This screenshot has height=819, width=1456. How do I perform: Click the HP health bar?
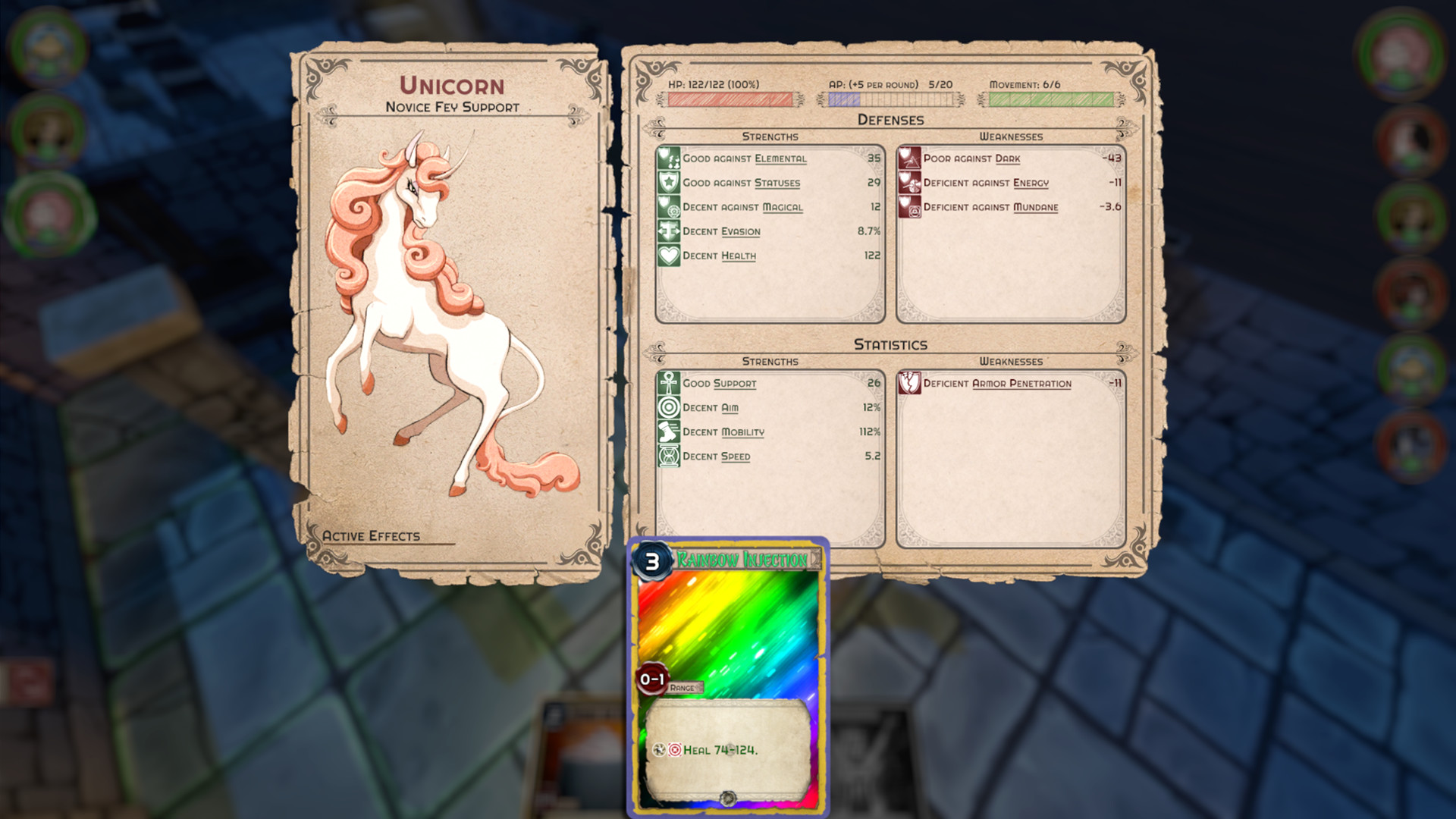point(730,98)
